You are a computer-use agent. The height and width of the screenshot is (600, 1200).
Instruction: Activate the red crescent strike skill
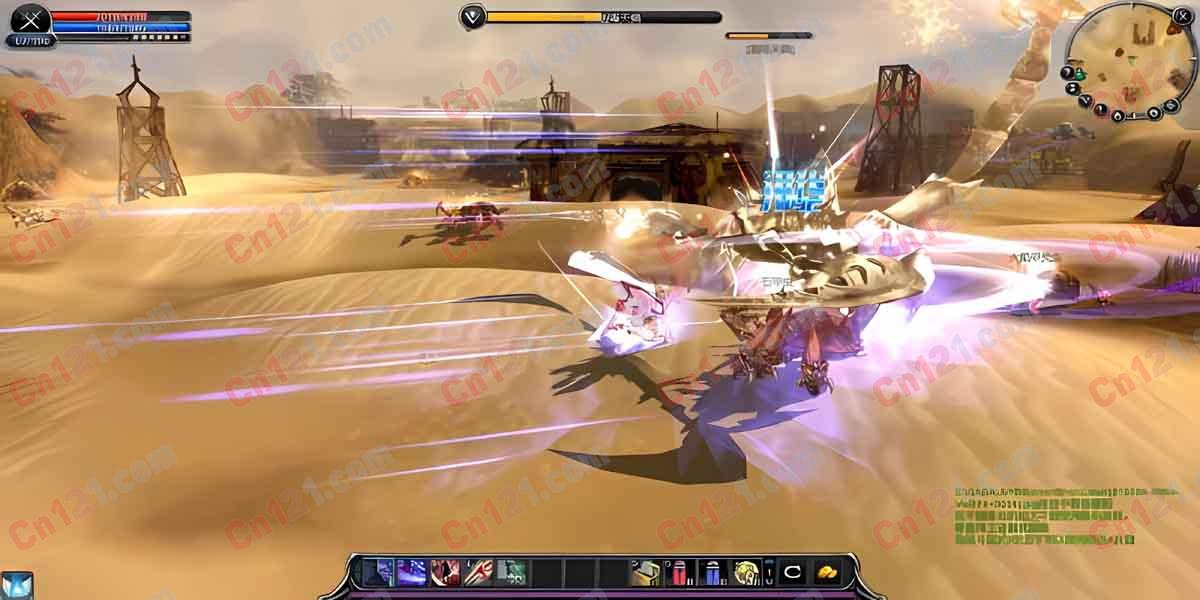tap(445, 572)
